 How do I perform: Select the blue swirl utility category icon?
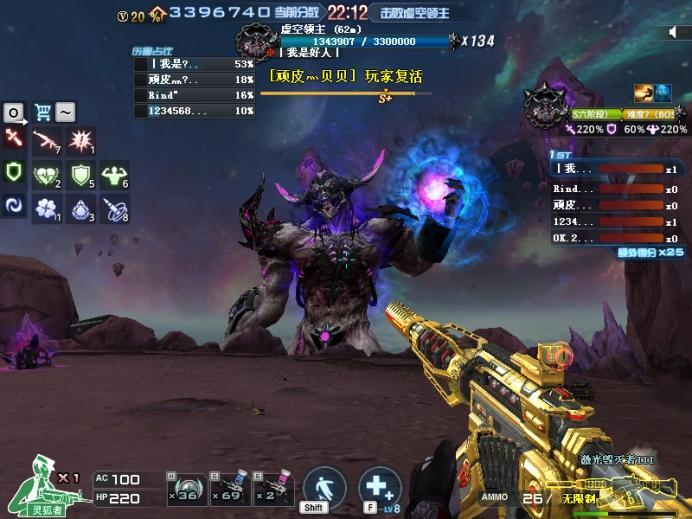click(14, 207)
